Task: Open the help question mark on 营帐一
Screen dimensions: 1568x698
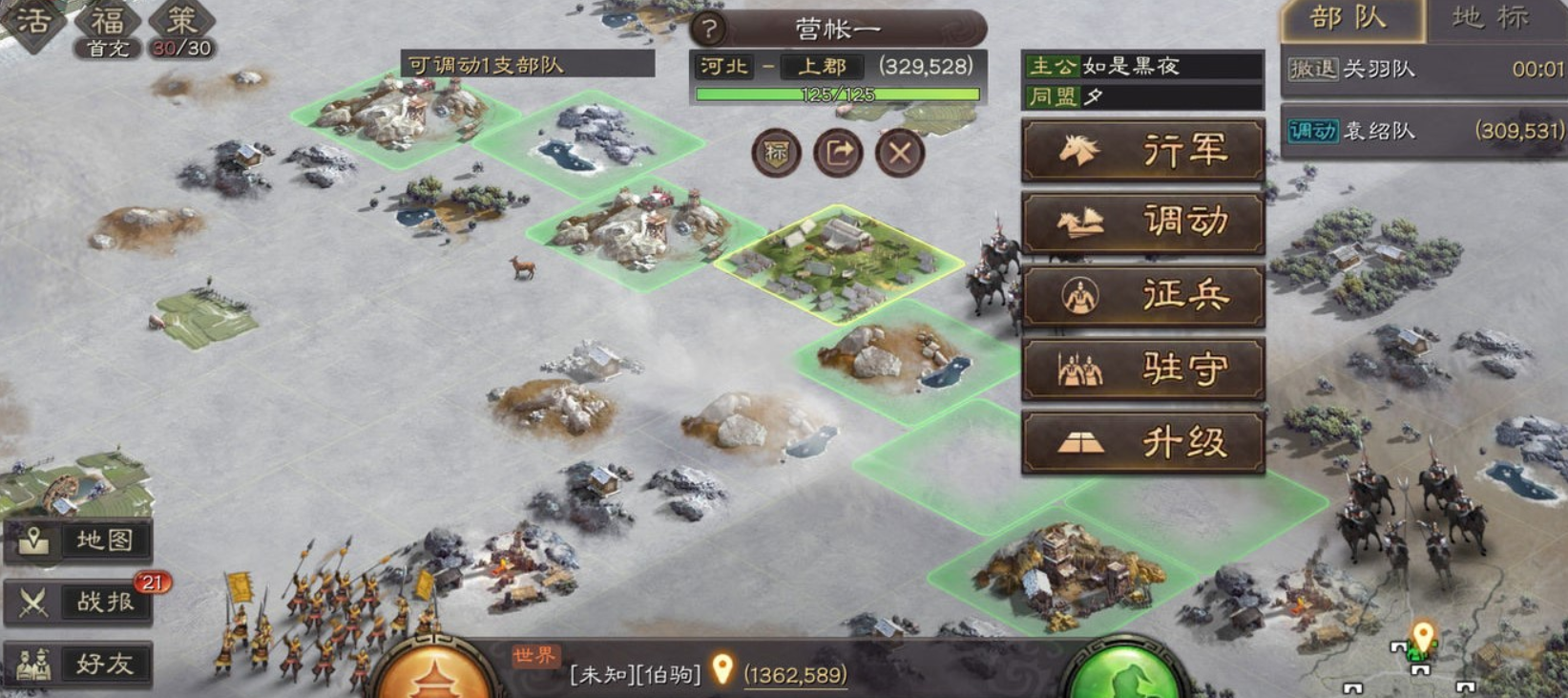Action: click(706, 28)
